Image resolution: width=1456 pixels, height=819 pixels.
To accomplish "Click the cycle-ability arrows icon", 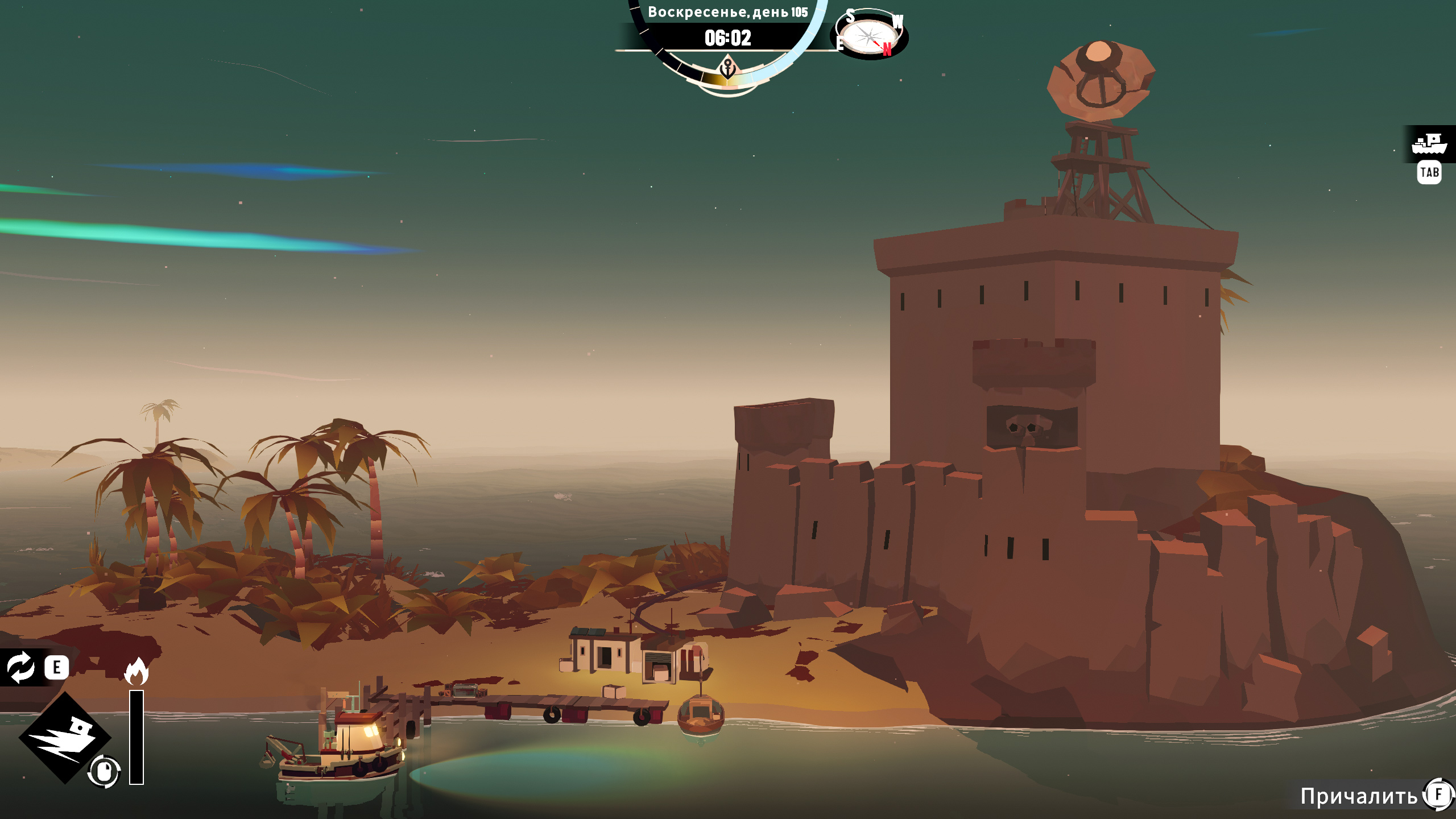I will (x=21, y=667).
